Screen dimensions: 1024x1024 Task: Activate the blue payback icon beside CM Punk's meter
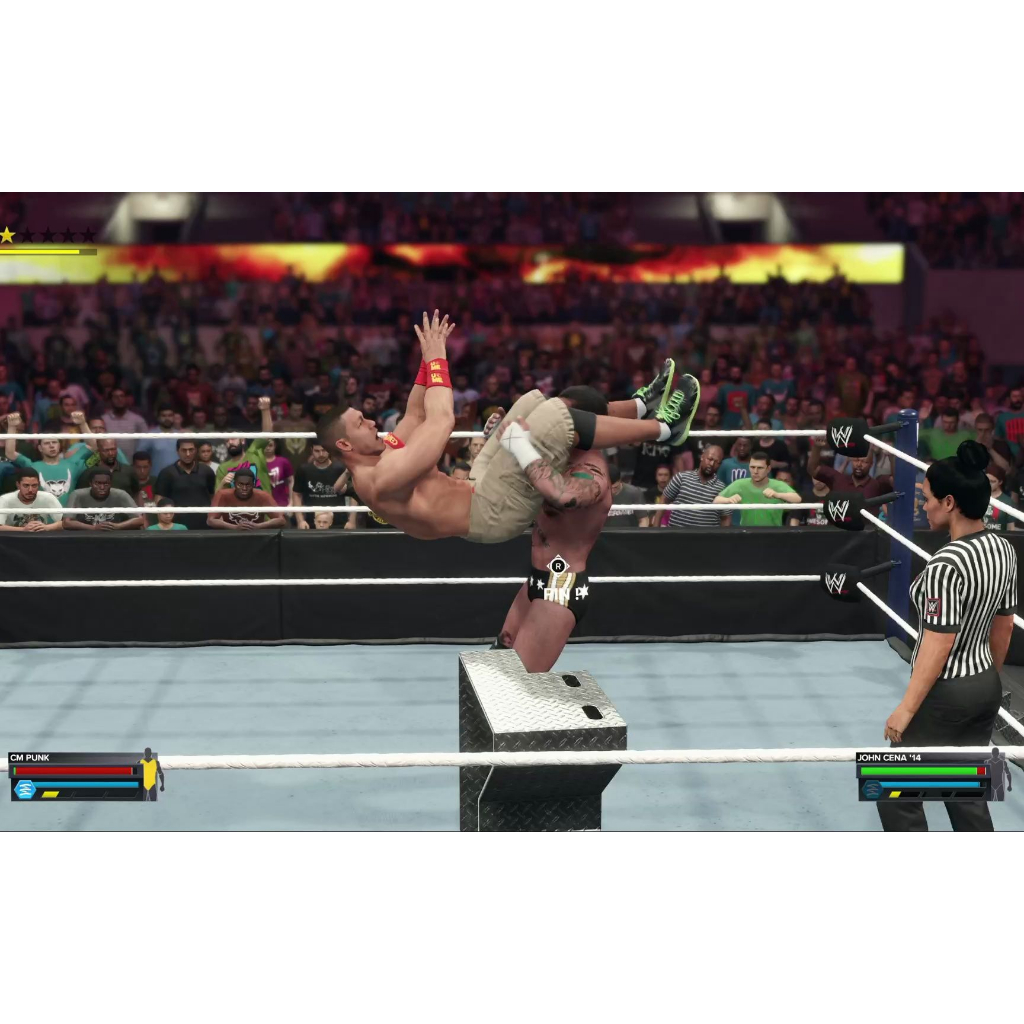(x=25, y=790)
